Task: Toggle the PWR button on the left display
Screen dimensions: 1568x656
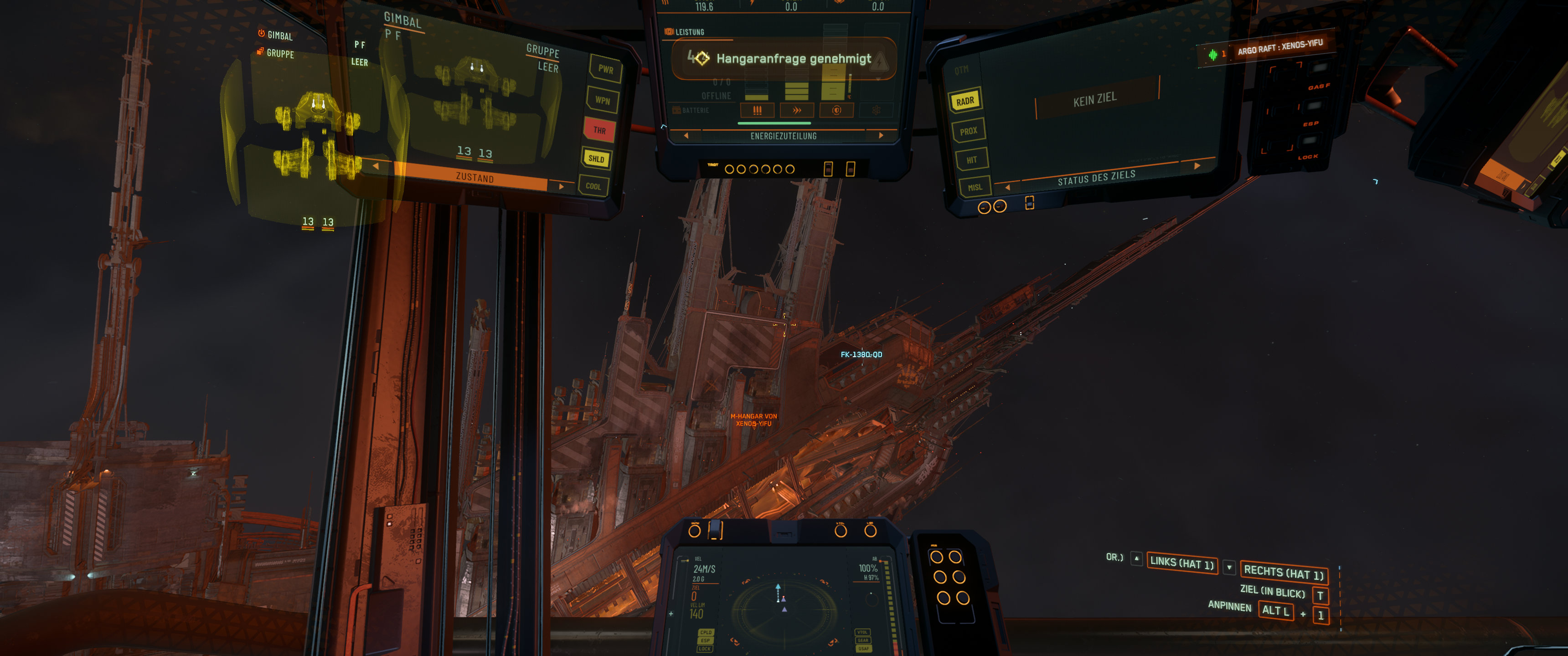Action: pyautogui.click(x=605, y=69)
